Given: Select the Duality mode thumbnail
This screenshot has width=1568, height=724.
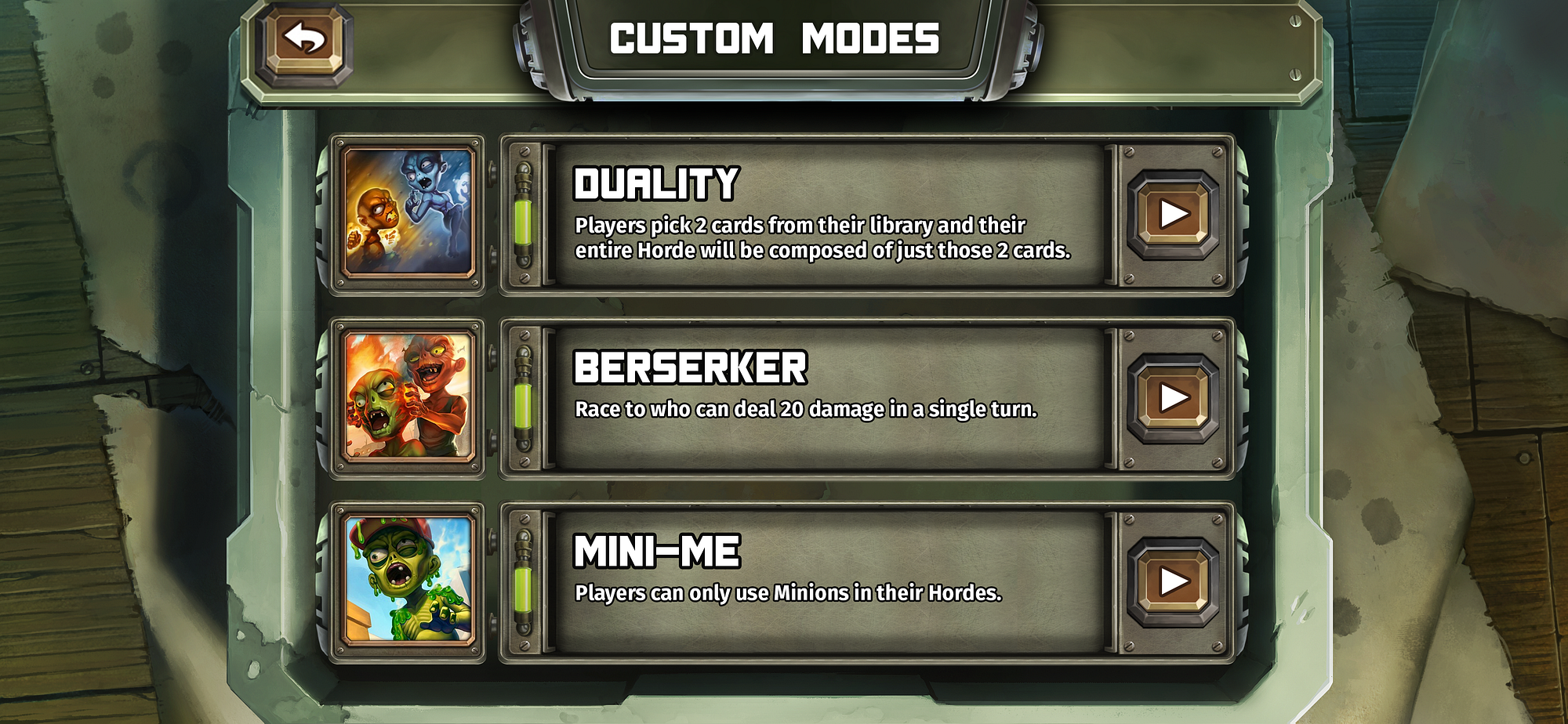Looking at the screenshot, I should tap(408, 213).
